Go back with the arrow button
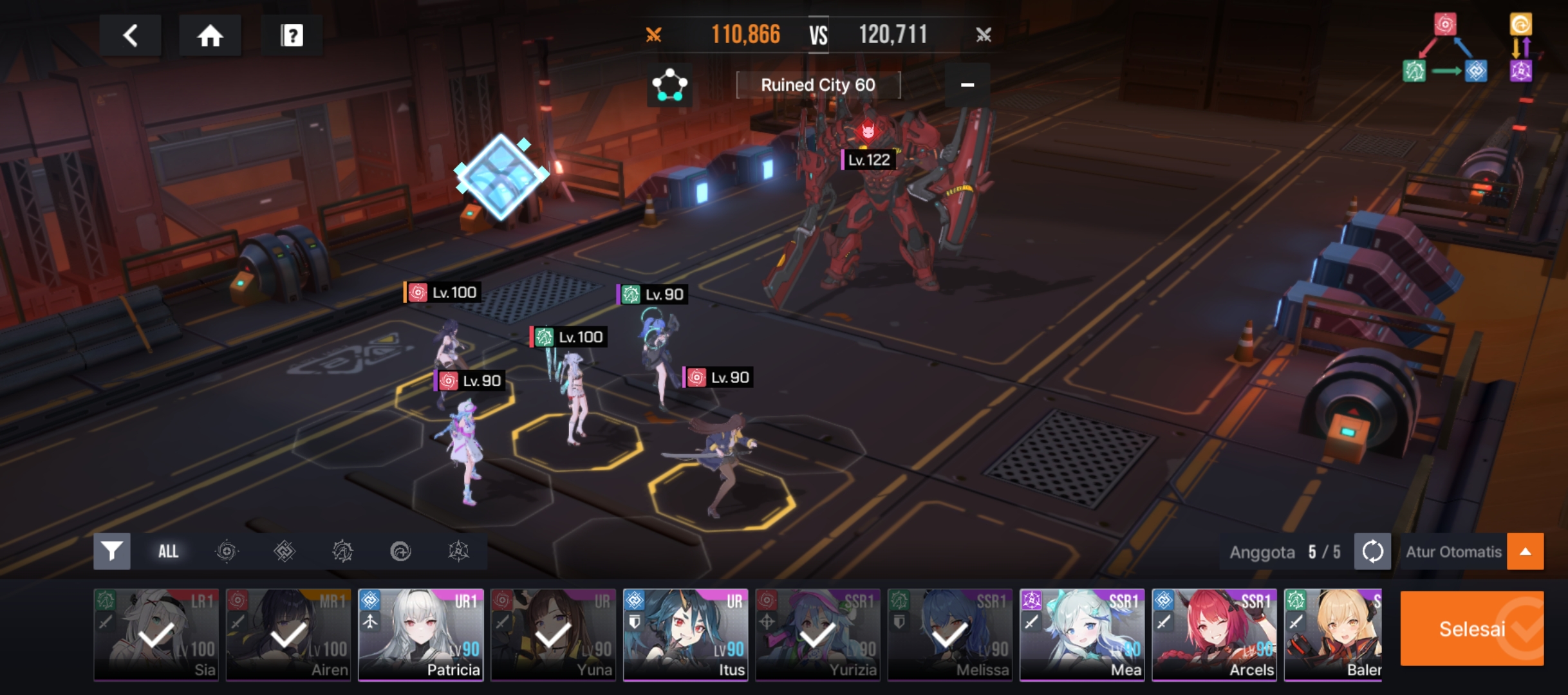Screen dimensions: 1568x695 pos(130,35)
